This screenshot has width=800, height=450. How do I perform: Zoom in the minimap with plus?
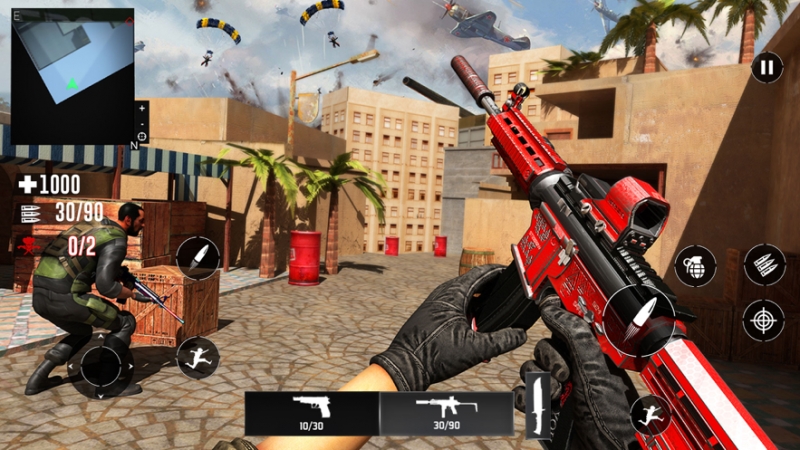click(x=142, y=107)
